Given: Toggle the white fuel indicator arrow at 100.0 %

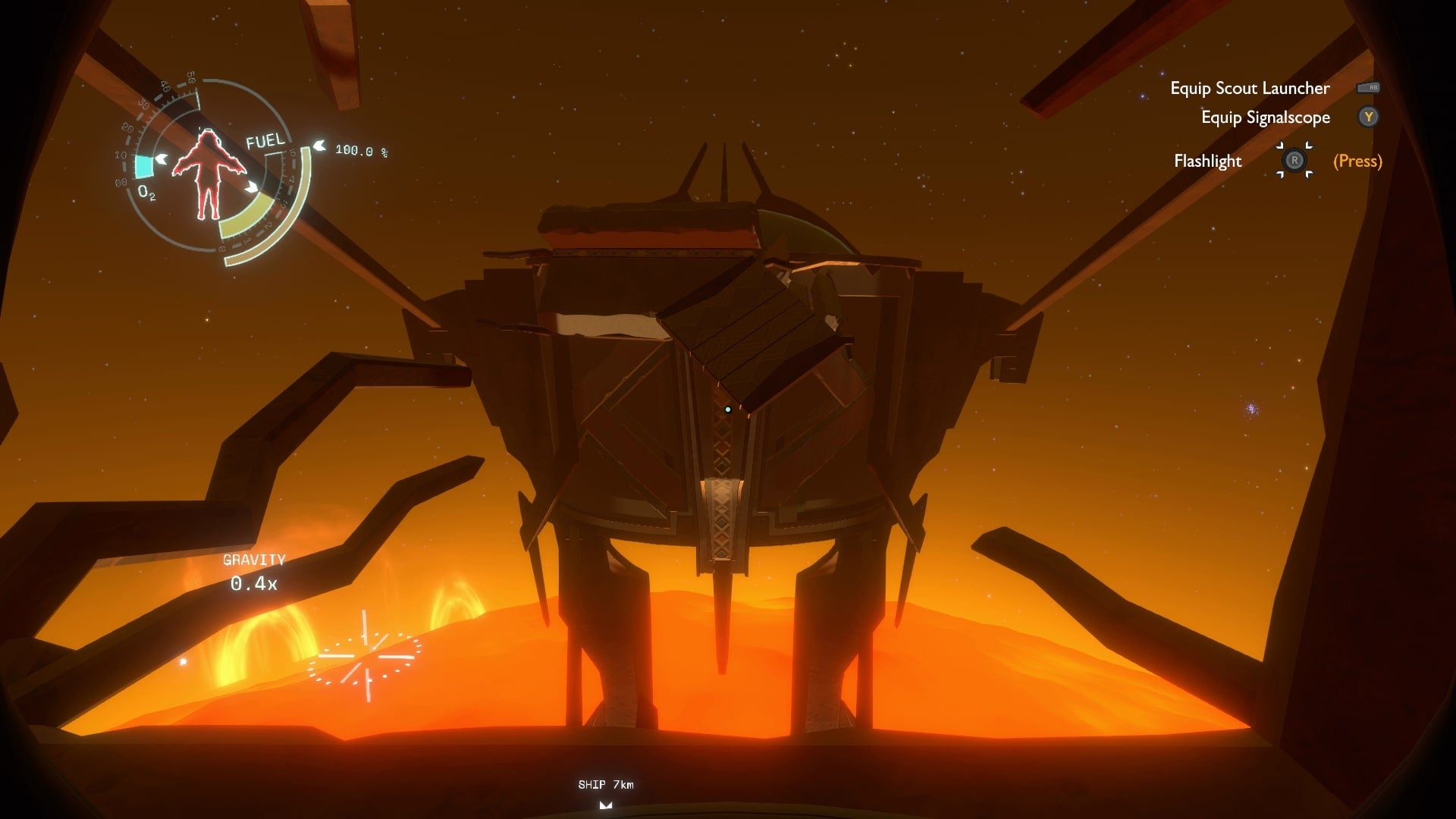Looking at the screenshot, I should pyautogui.click(x=319, y=145).
